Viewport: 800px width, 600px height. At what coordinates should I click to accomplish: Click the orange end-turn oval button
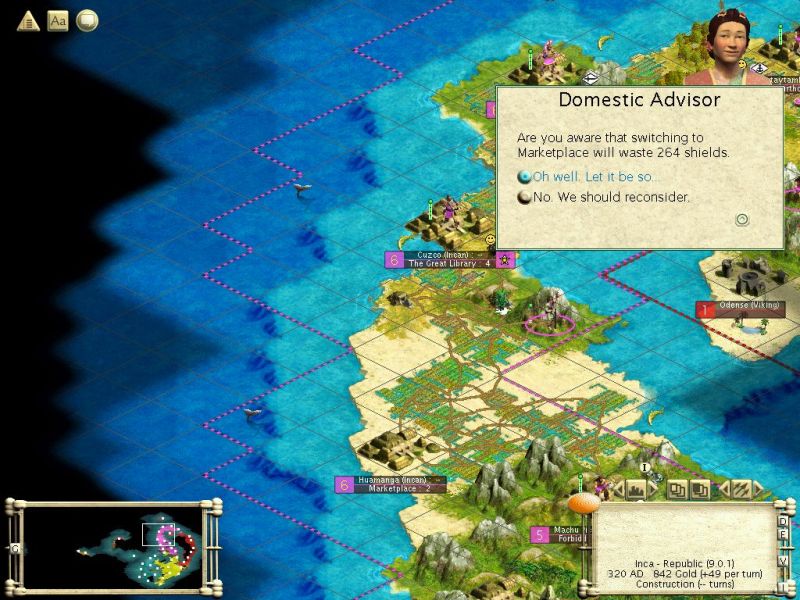point(583,504)
